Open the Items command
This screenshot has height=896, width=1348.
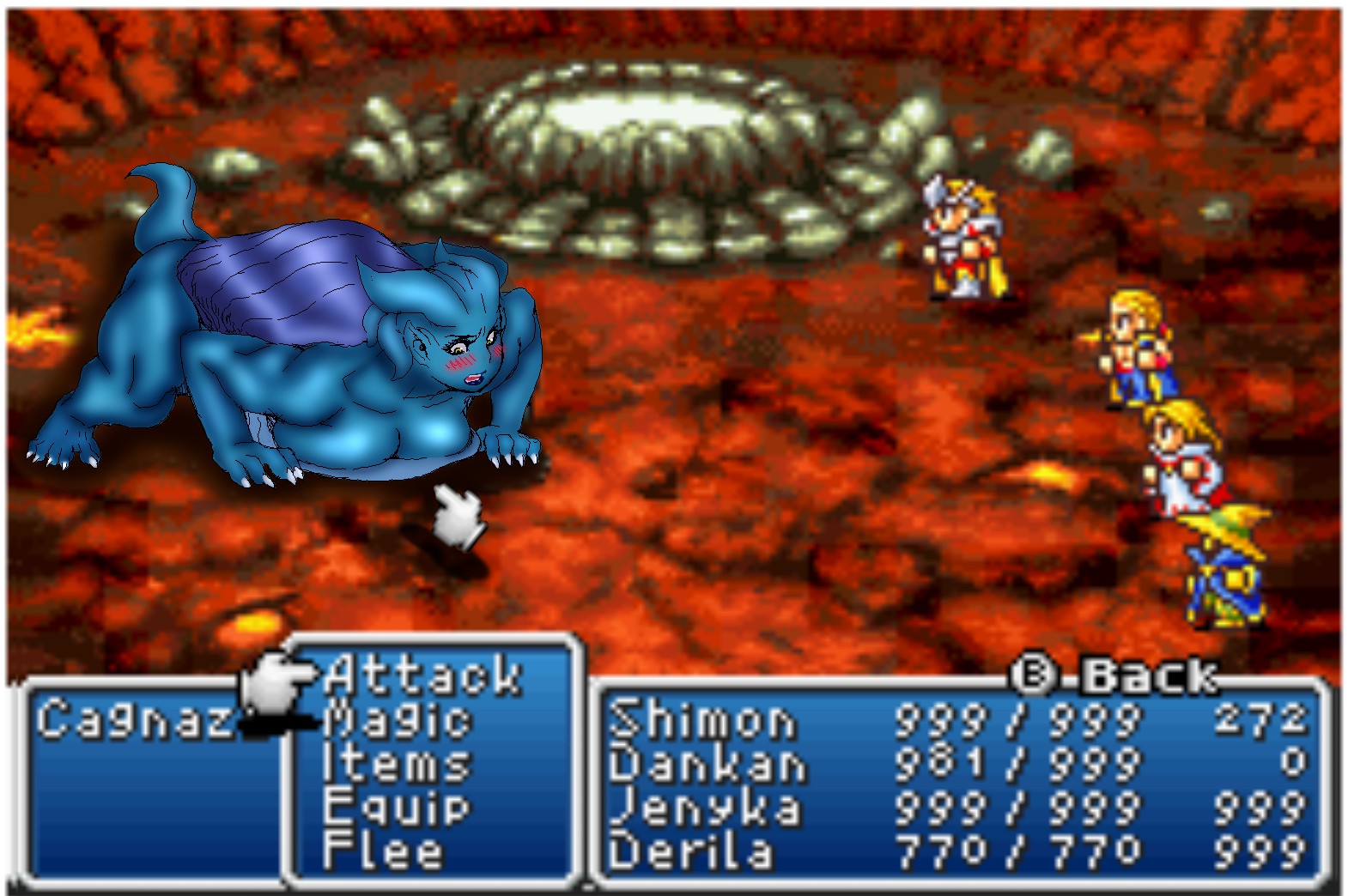(396, 763)
